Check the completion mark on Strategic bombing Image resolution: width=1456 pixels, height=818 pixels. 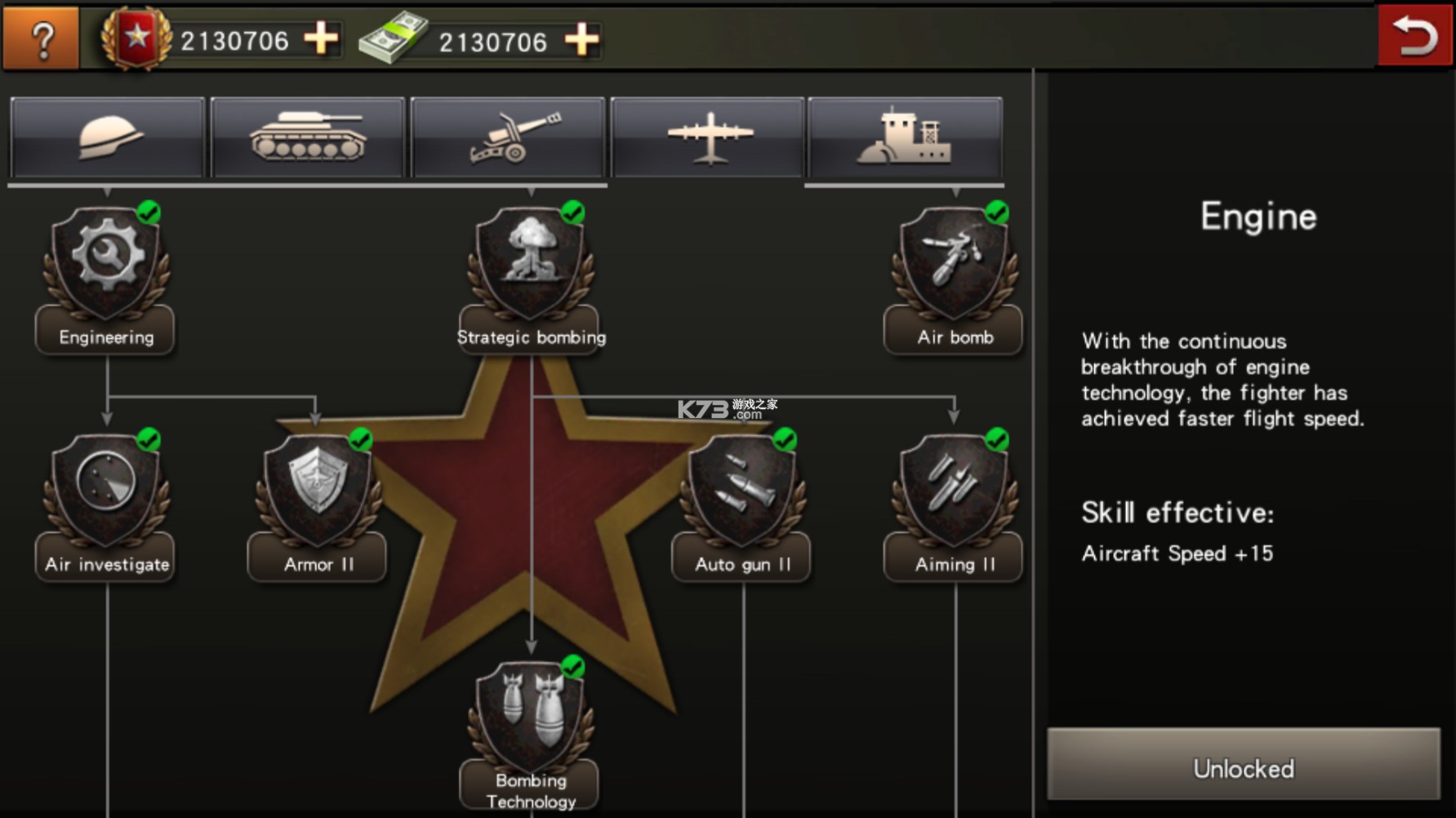coord(574,212)
